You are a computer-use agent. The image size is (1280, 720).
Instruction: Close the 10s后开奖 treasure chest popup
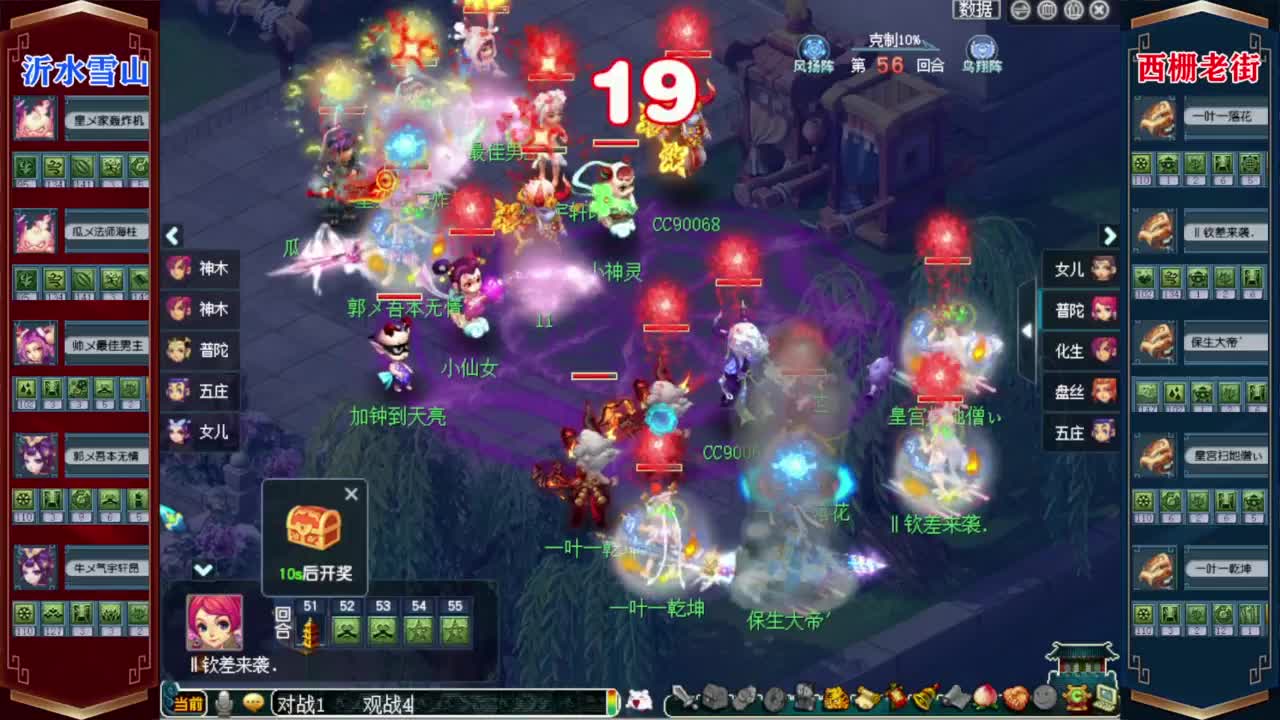point(351,494)
